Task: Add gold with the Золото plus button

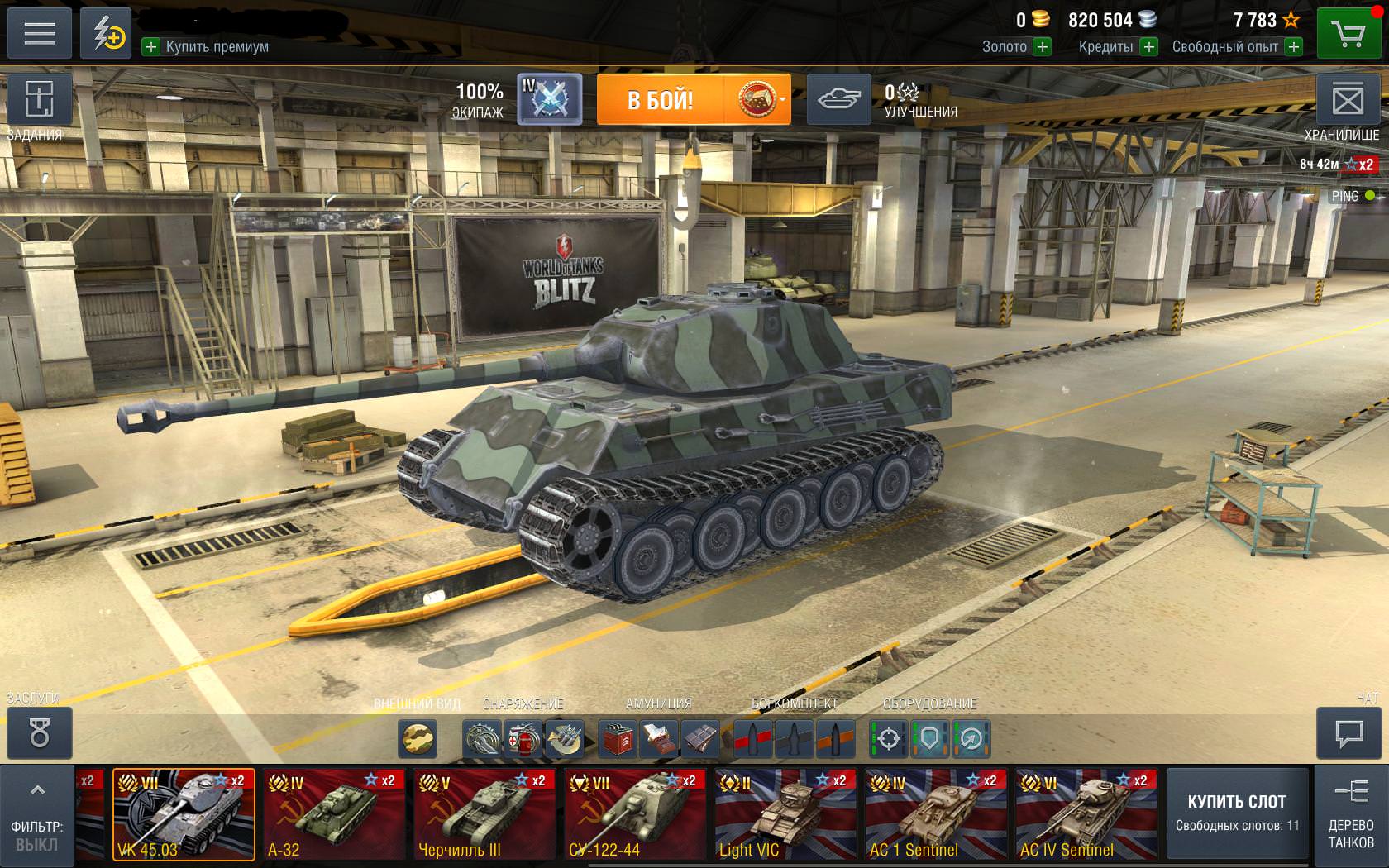Action: [x=1043, y=47]
